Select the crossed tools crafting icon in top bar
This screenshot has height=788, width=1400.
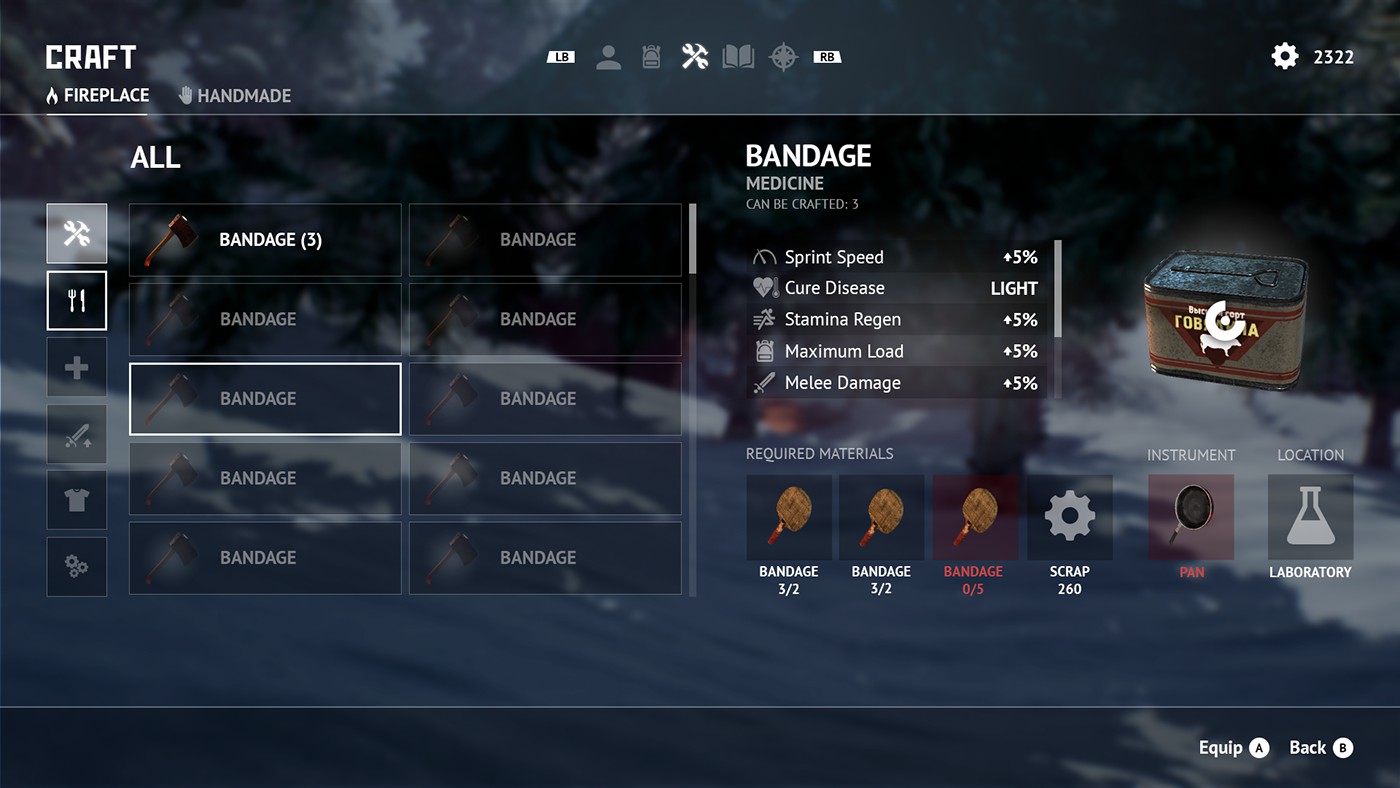point(695,57)
